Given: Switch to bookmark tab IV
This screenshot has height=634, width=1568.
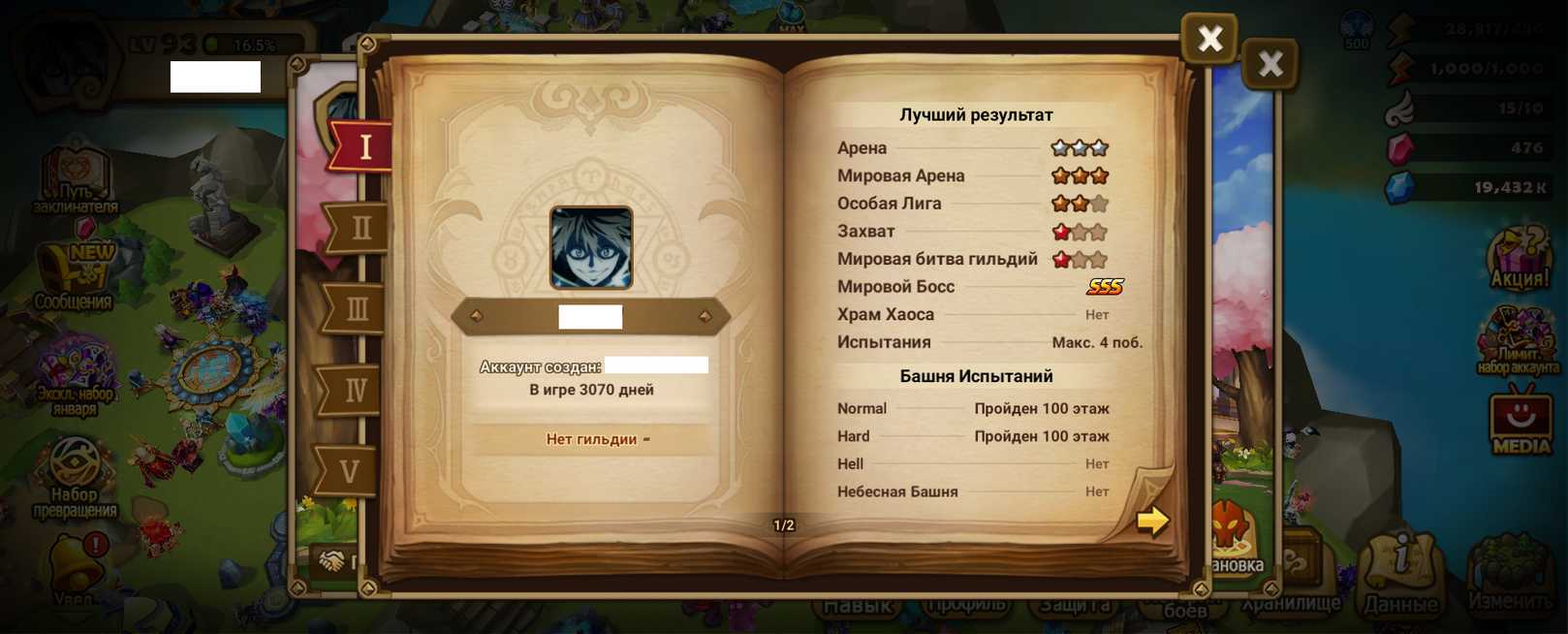Looking at the screenshot, I should coord(355,390).
